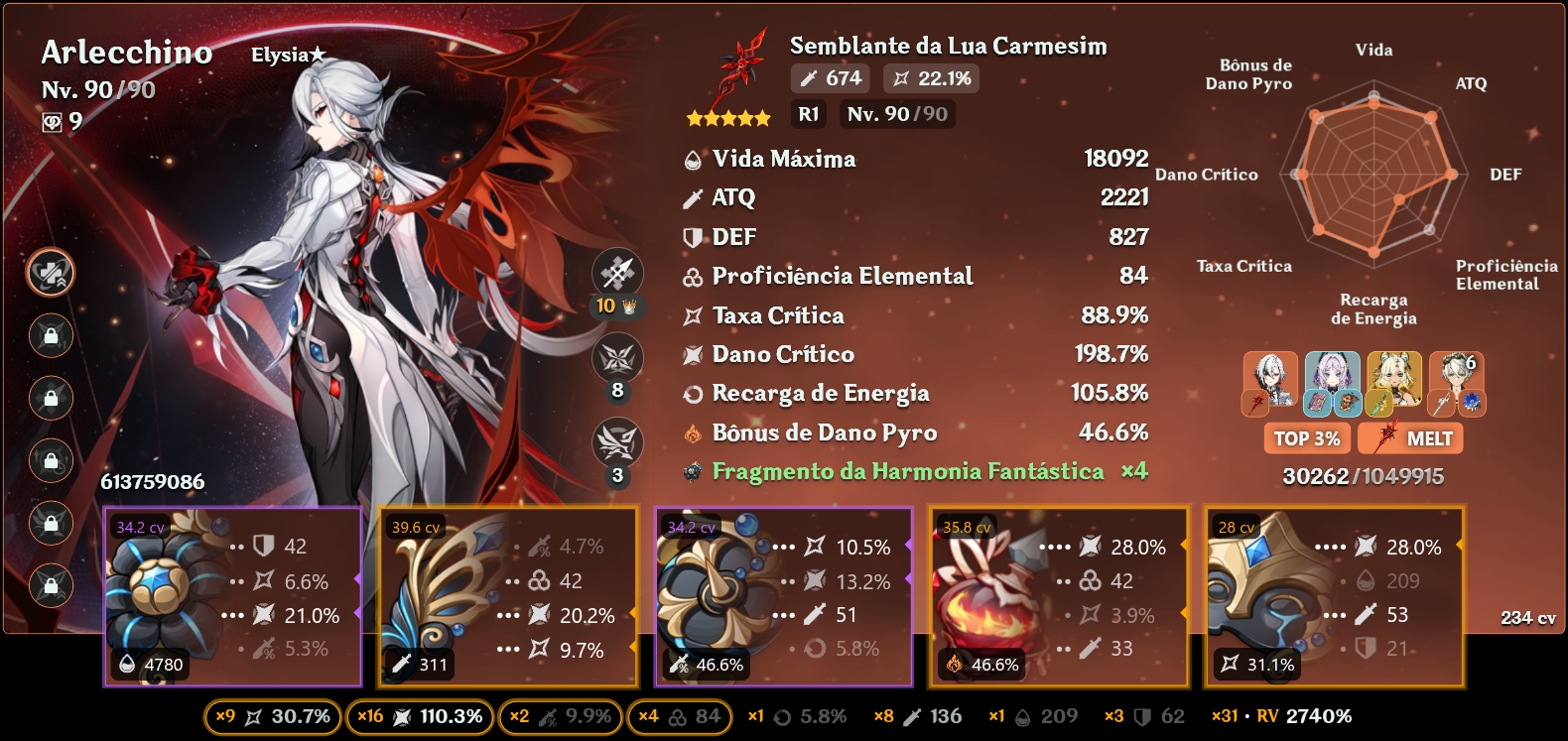This screenshot has width=1568, height=741.
Task: Open the sands artifact with 46.6% ATK
Action: pos(783,597)
